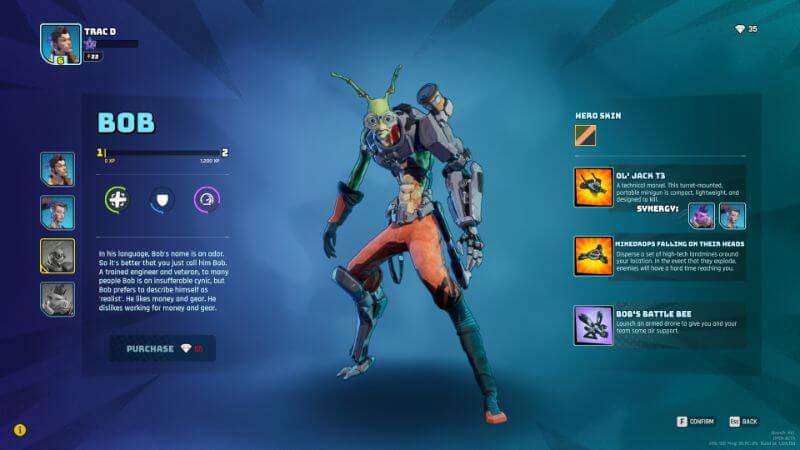This screenshot has height=450, width=800.
Task: Choose the grey-haired hero portrait in the hero list
Action: [x=57, y=212]
